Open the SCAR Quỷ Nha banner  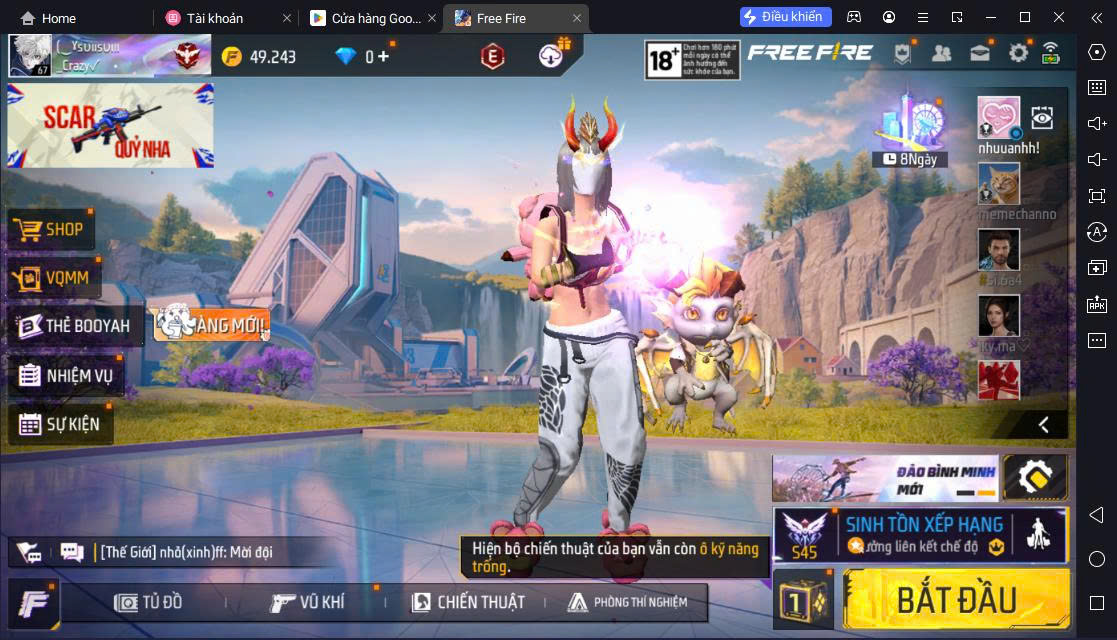click(110, 125)
